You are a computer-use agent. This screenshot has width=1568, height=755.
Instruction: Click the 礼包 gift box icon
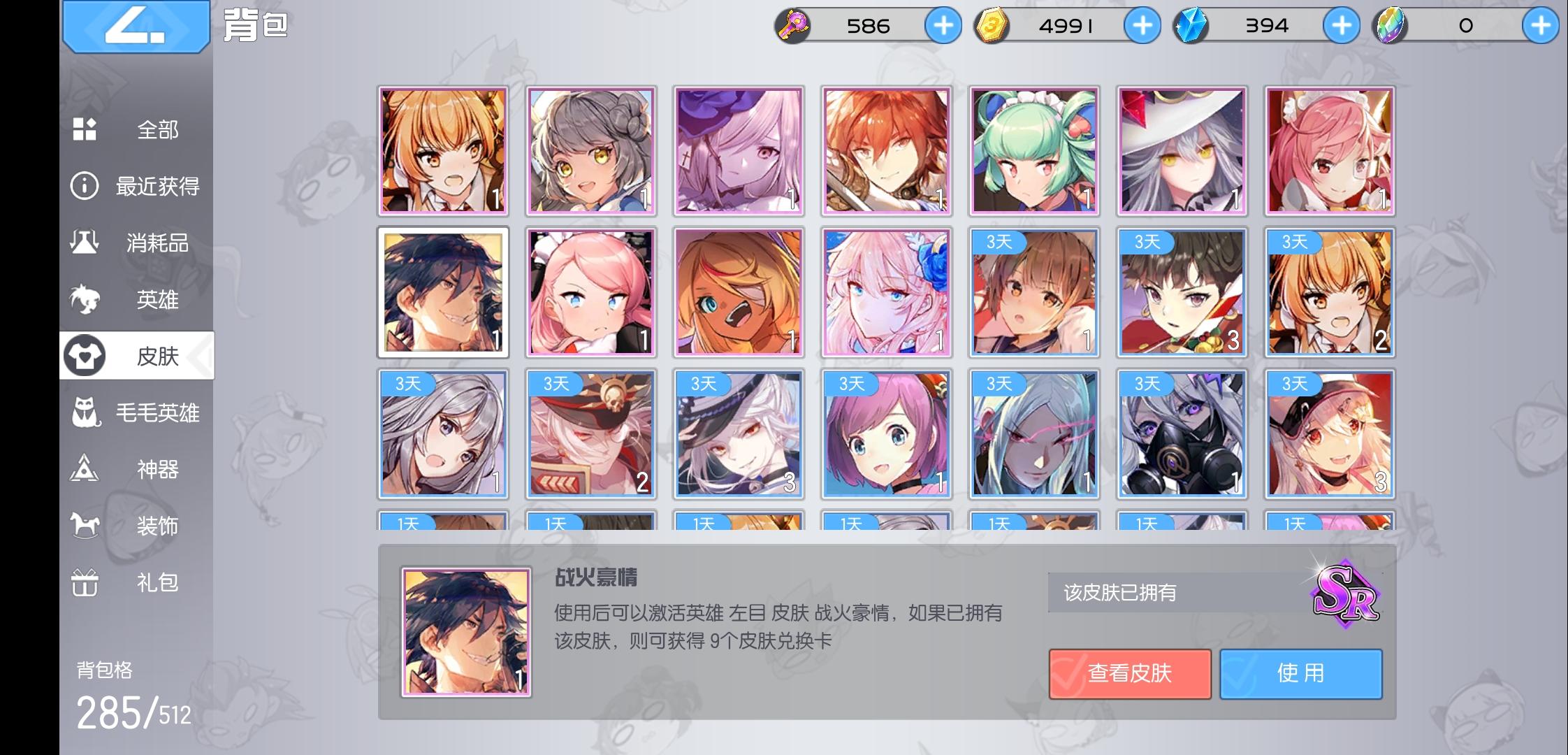click(83, 583)
